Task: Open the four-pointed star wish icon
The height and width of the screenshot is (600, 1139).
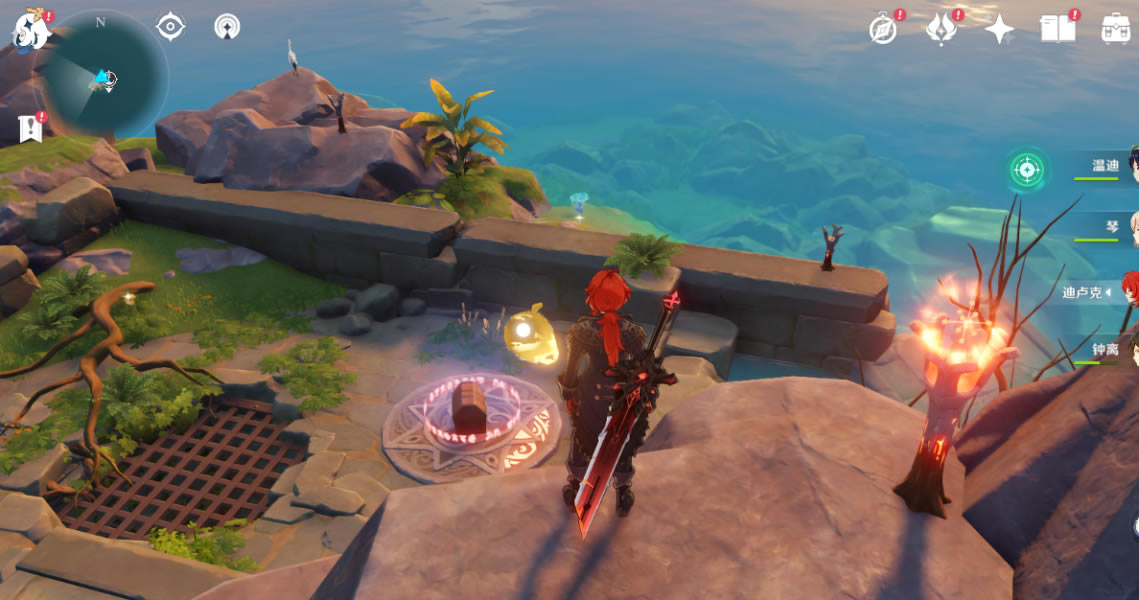Action: [999, 29]
